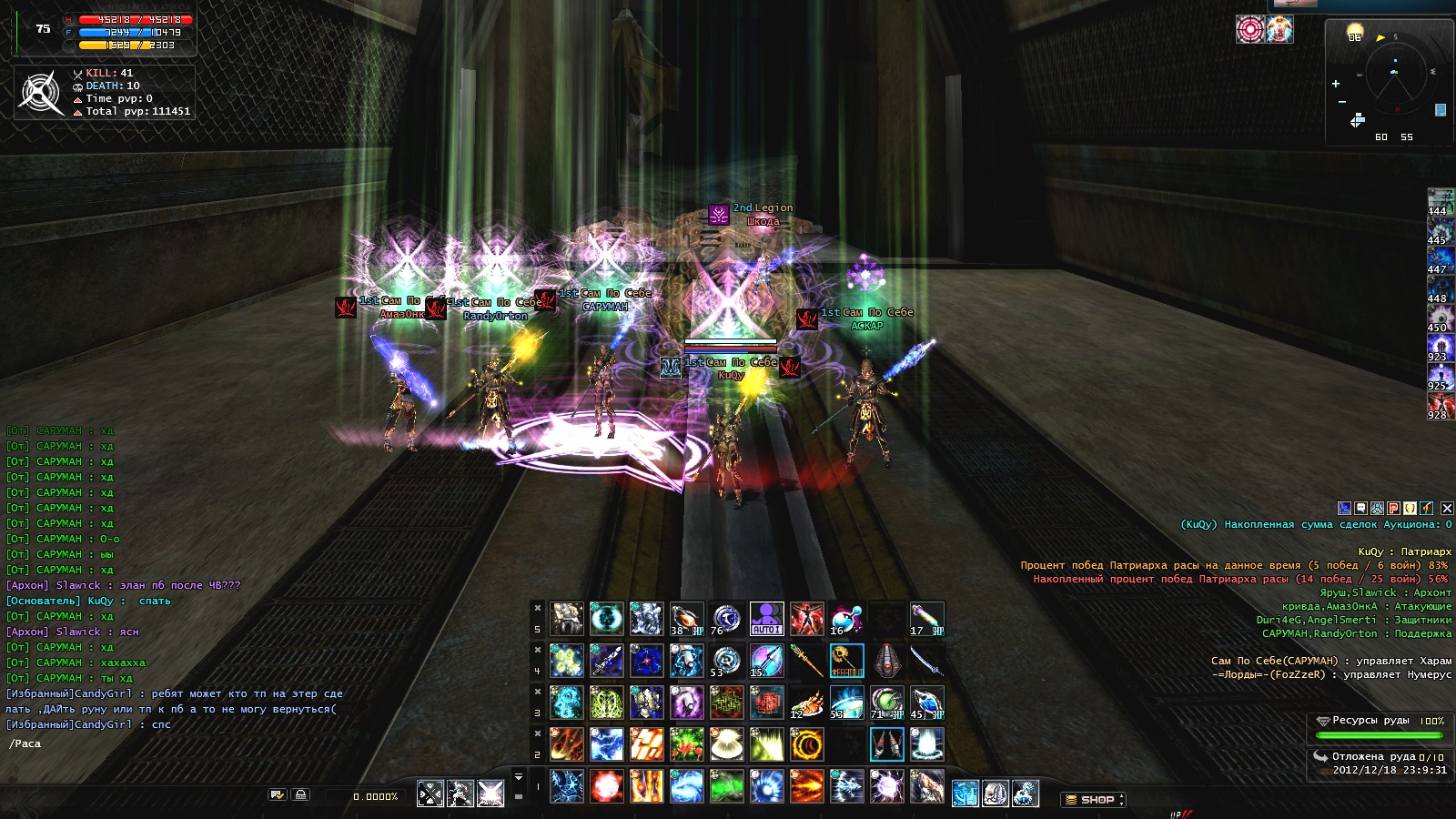Open the SHOP menu
Viewport: 1456px width, 819px height.
coord(1094,800)
